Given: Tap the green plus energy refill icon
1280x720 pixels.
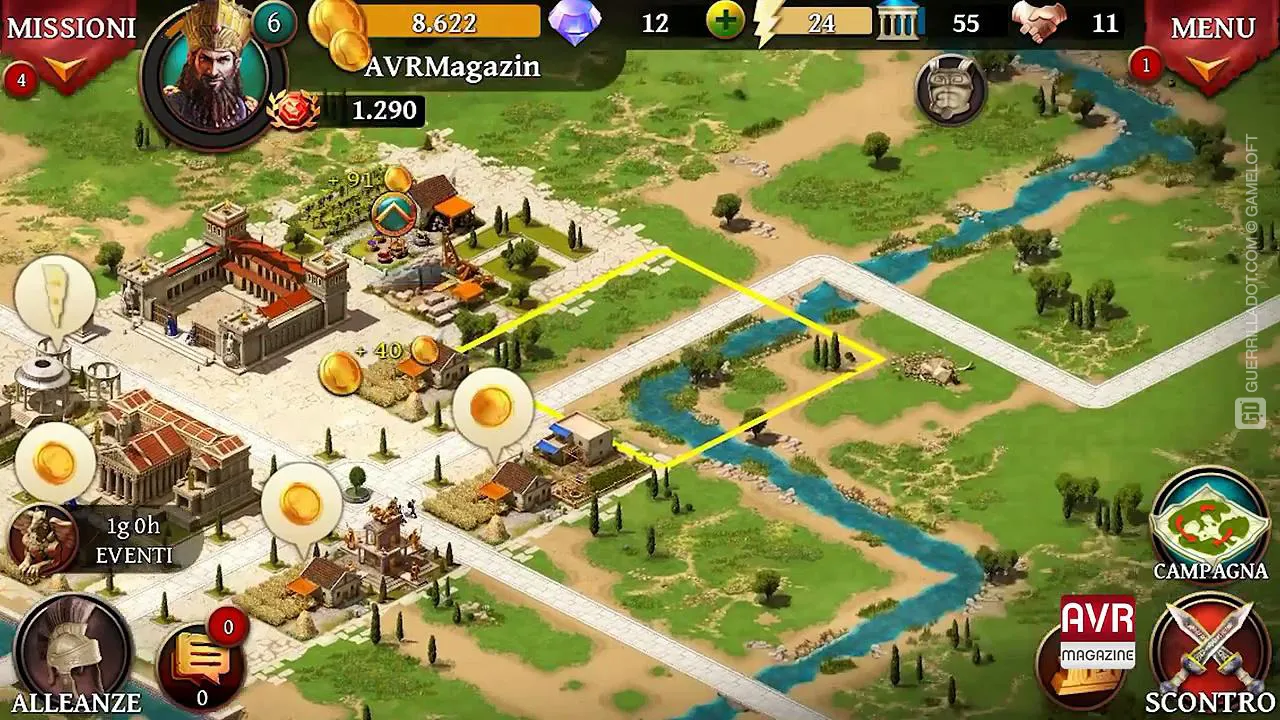Looking at the screenshot, I should 727,22.
